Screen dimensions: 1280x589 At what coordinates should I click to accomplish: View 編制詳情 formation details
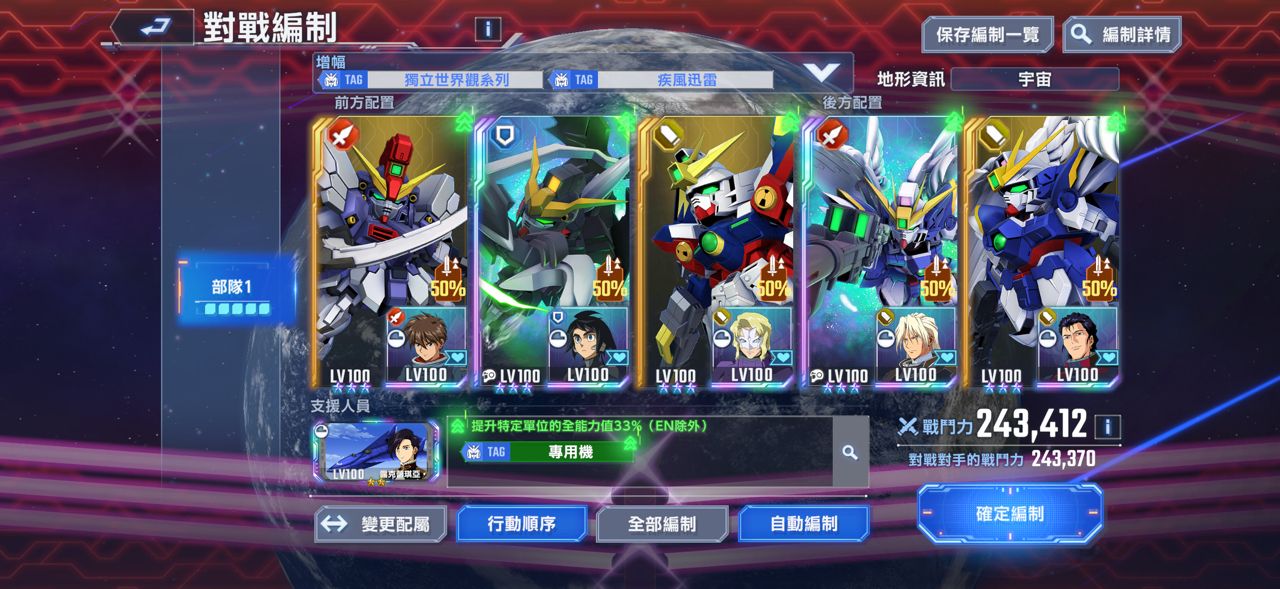(x=1121, y=35)
